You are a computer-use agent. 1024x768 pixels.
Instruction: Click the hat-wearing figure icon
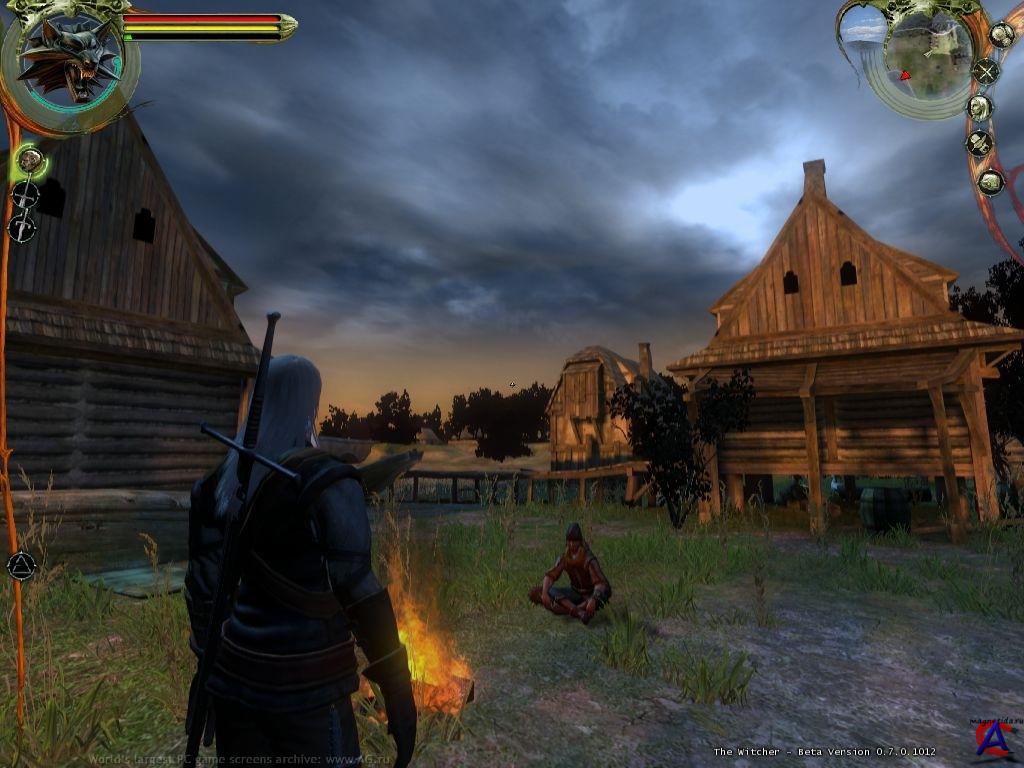[x=979, y=144]
